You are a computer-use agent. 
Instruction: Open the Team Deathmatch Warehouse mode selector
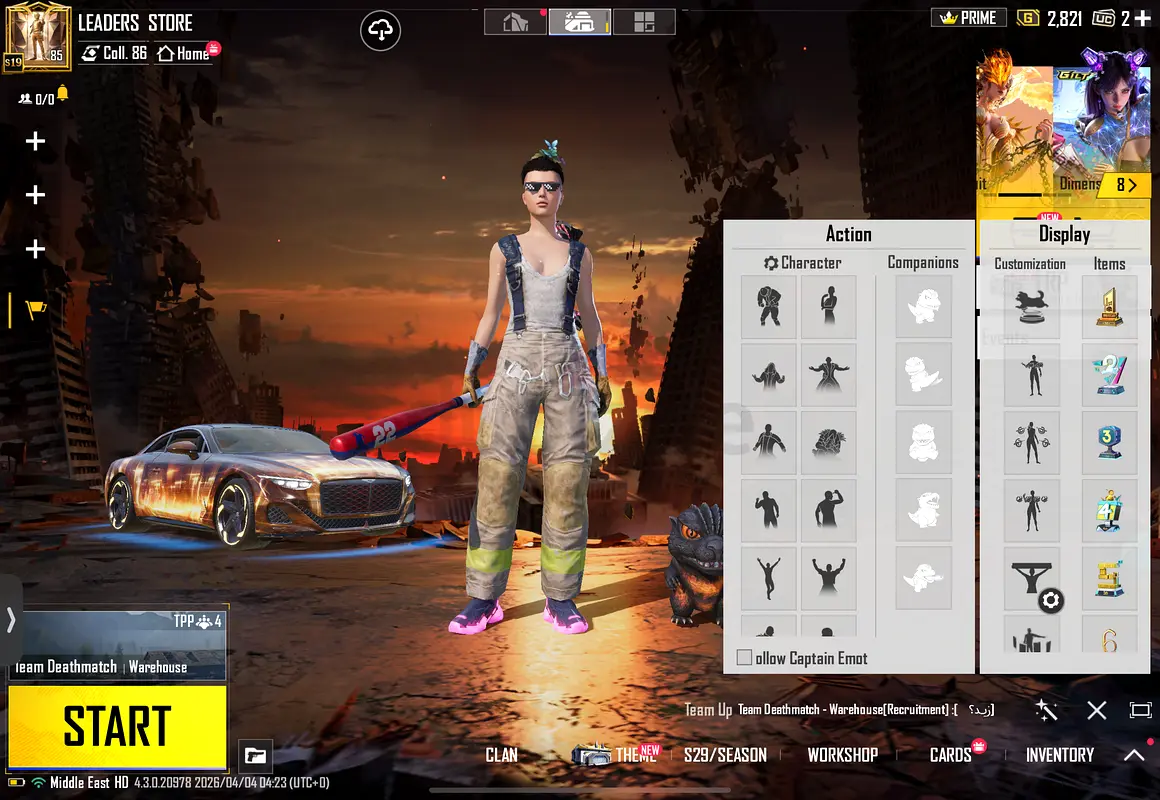tap(117, 643)
